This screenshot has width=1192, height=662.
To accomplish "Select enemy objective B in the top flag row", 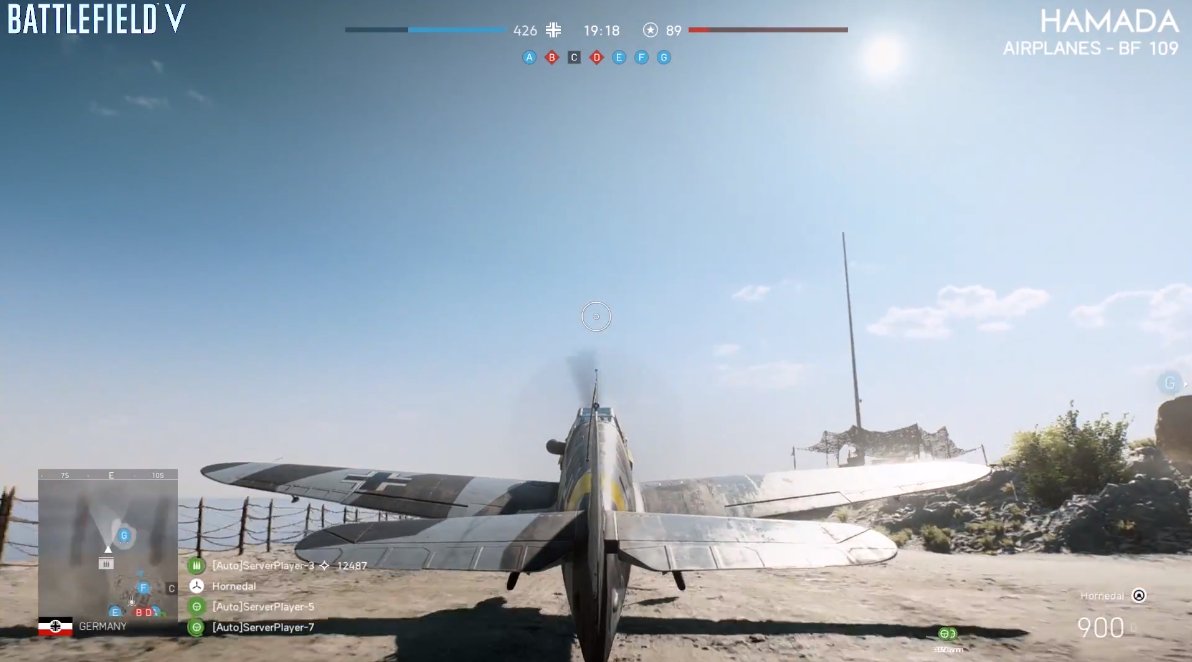I will click(x=551, y=57).
